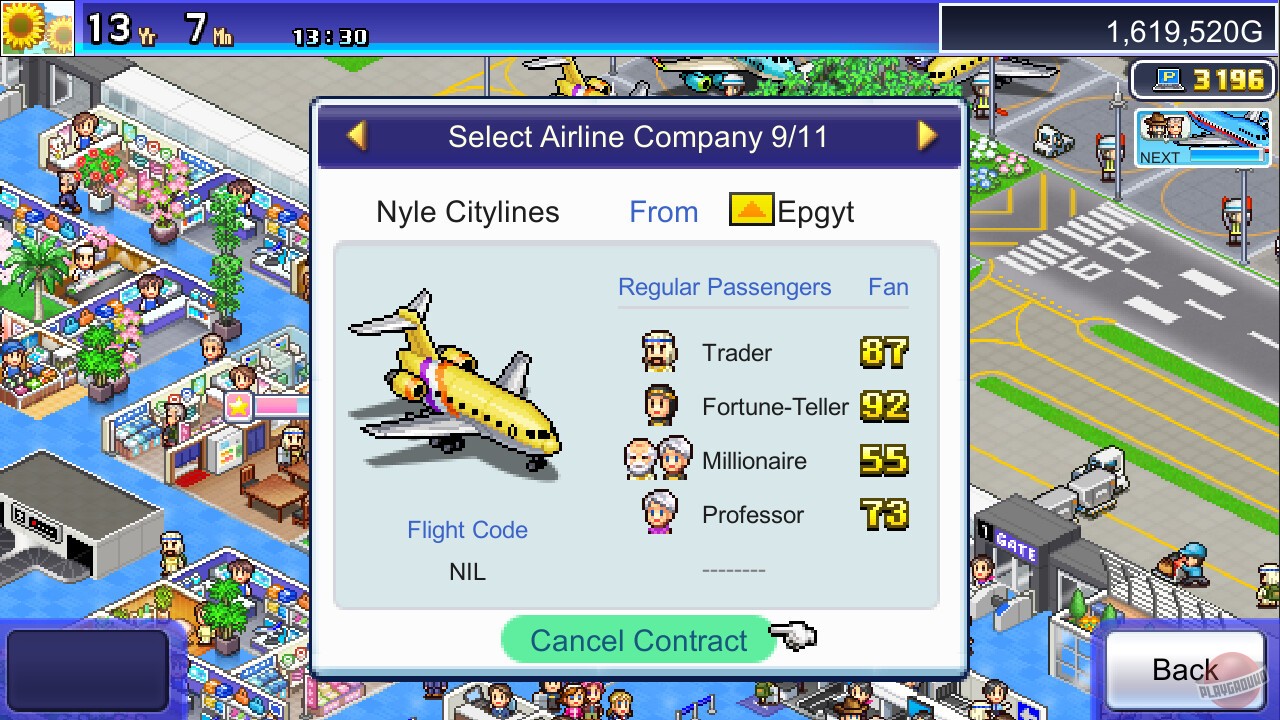Select the previous airline with the left arrow
Image resolution: width=1280 pixels, height=720 pixels.
click(x=354, y=137)
